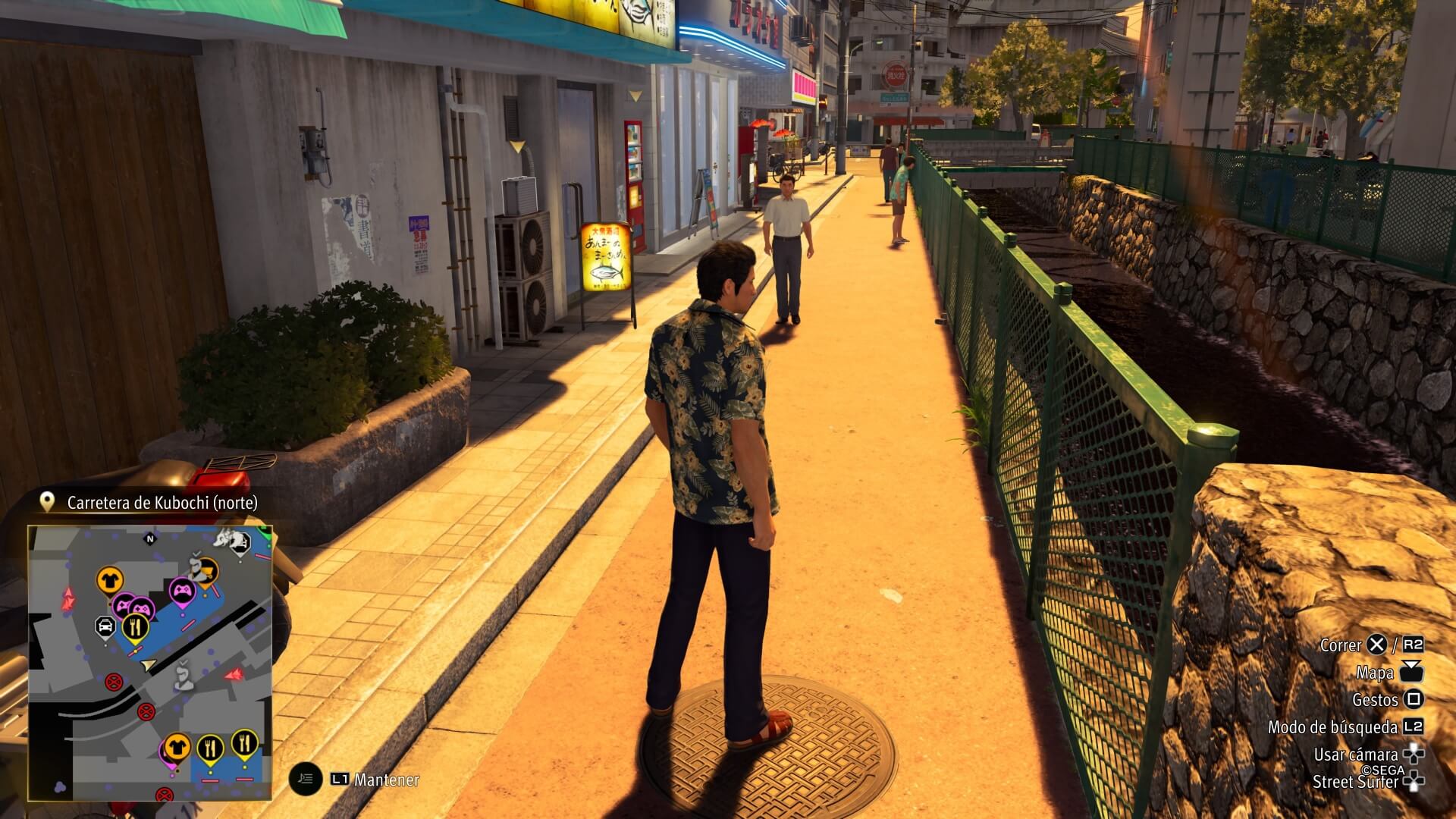The image size is (1456, 819).
Task: Click the player arrow on the minimap
Action: (149, 665)
